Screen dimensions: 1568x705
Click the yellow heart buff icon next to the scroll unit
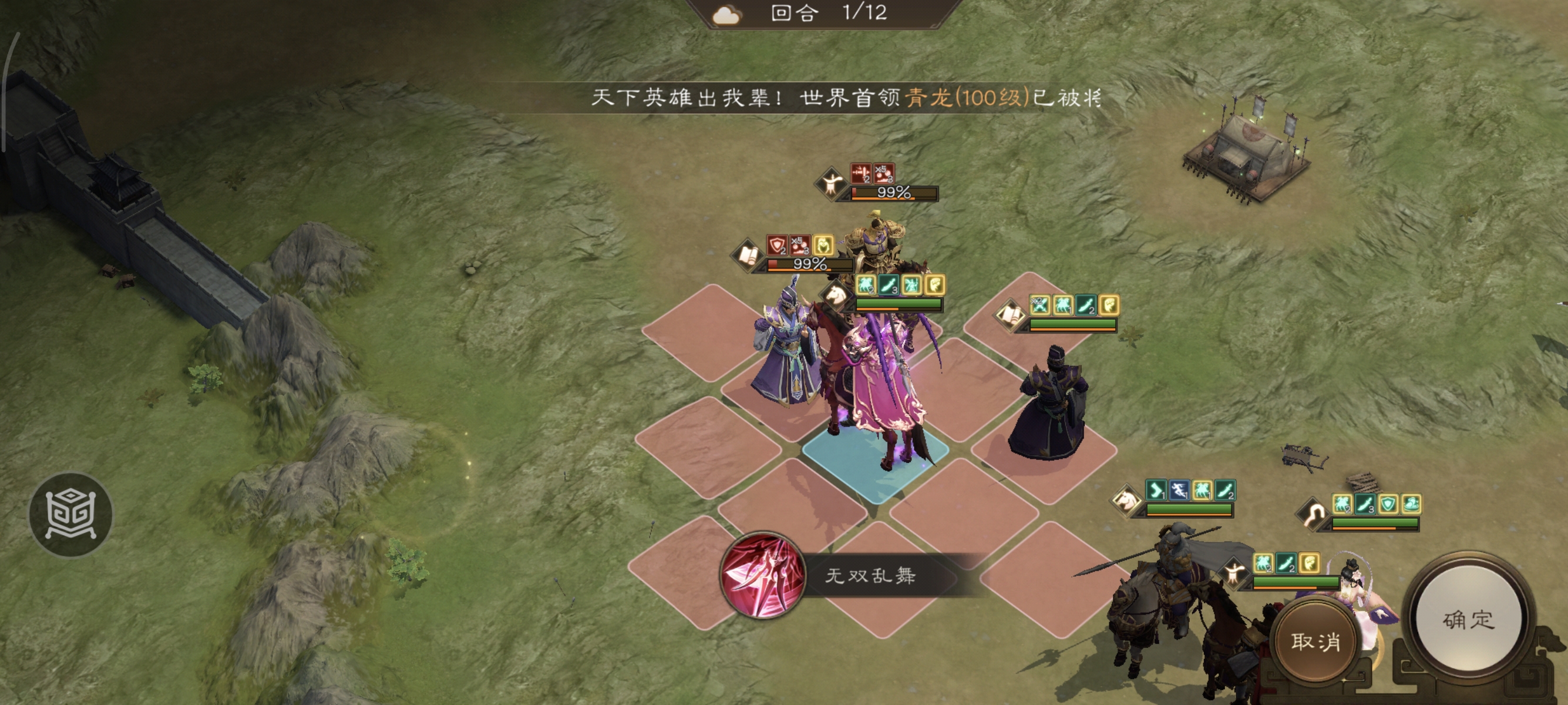tap(823, 246)
